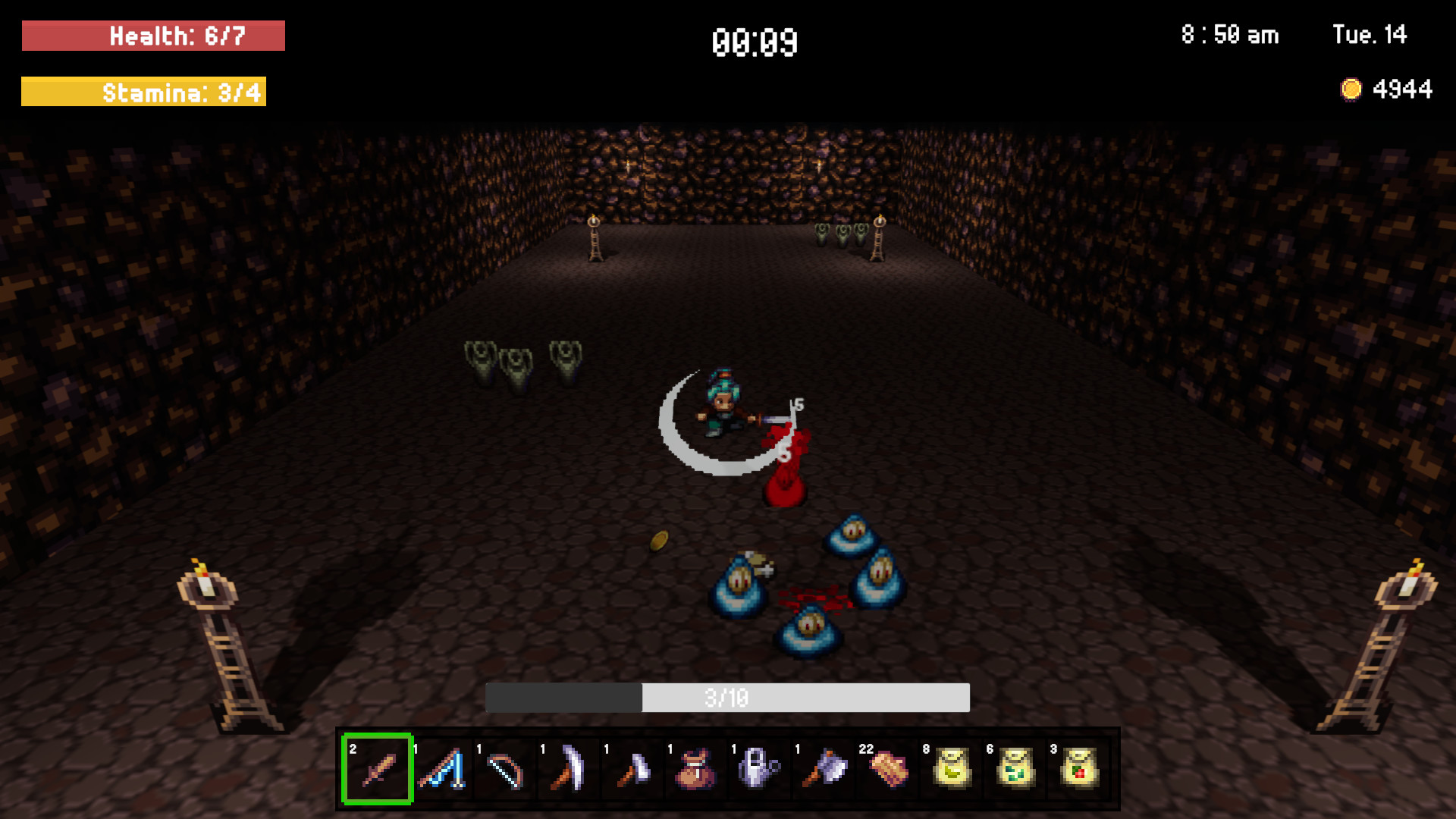Click the 00:09 timer display

(x=754, y=43)
